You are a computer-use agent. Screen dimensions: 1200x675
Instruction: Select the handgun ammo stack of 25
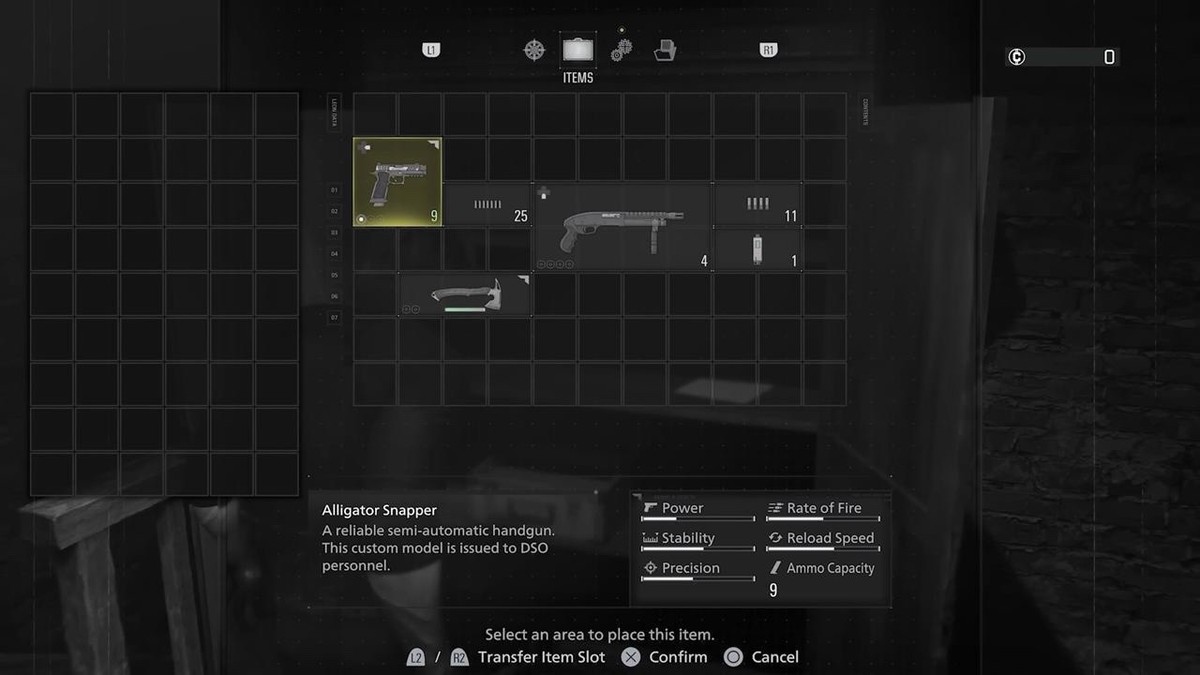point(487,205)
